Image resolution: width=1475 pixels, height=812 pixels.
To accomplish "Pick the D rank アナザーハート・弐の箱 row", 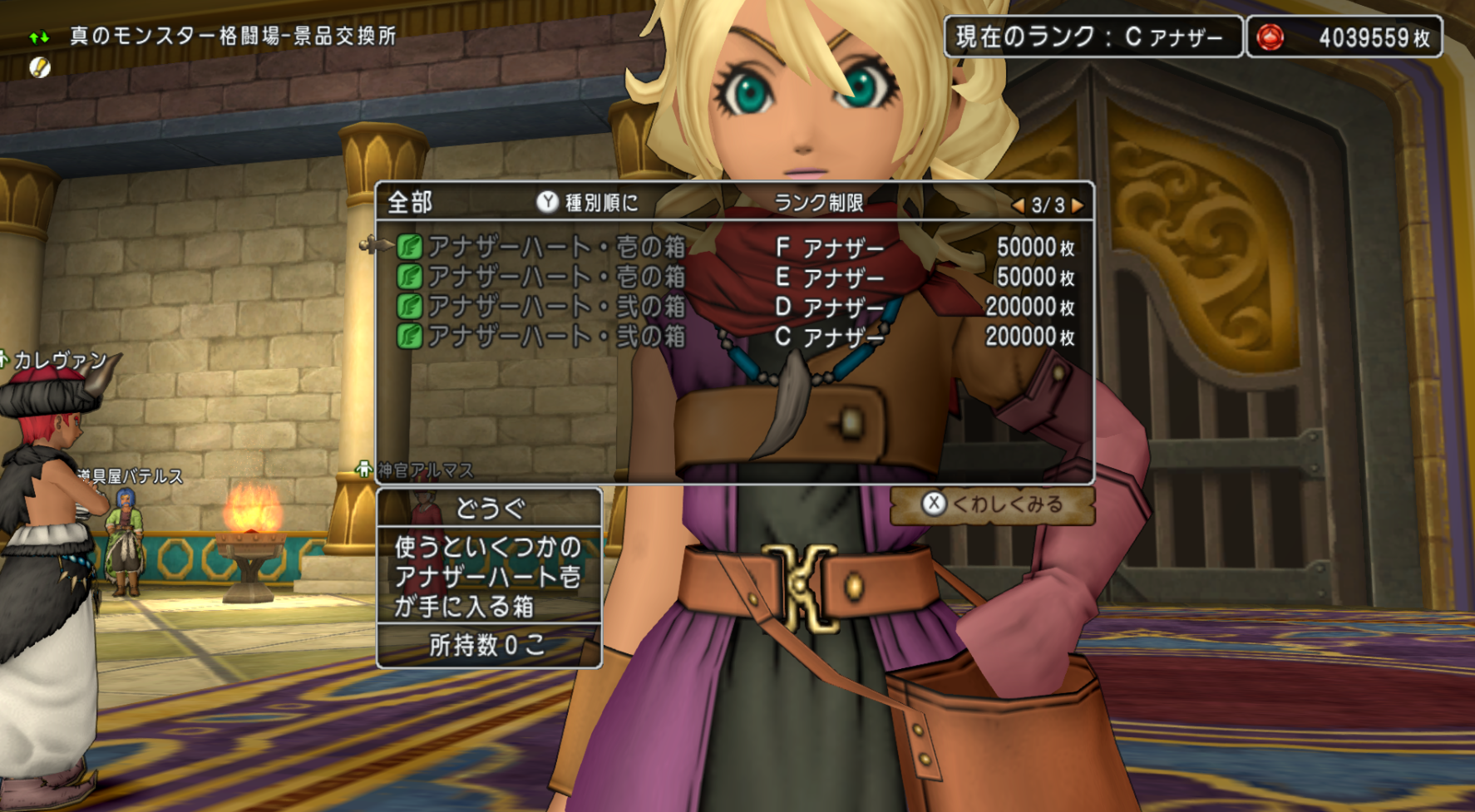I will (x=555, y=307).
